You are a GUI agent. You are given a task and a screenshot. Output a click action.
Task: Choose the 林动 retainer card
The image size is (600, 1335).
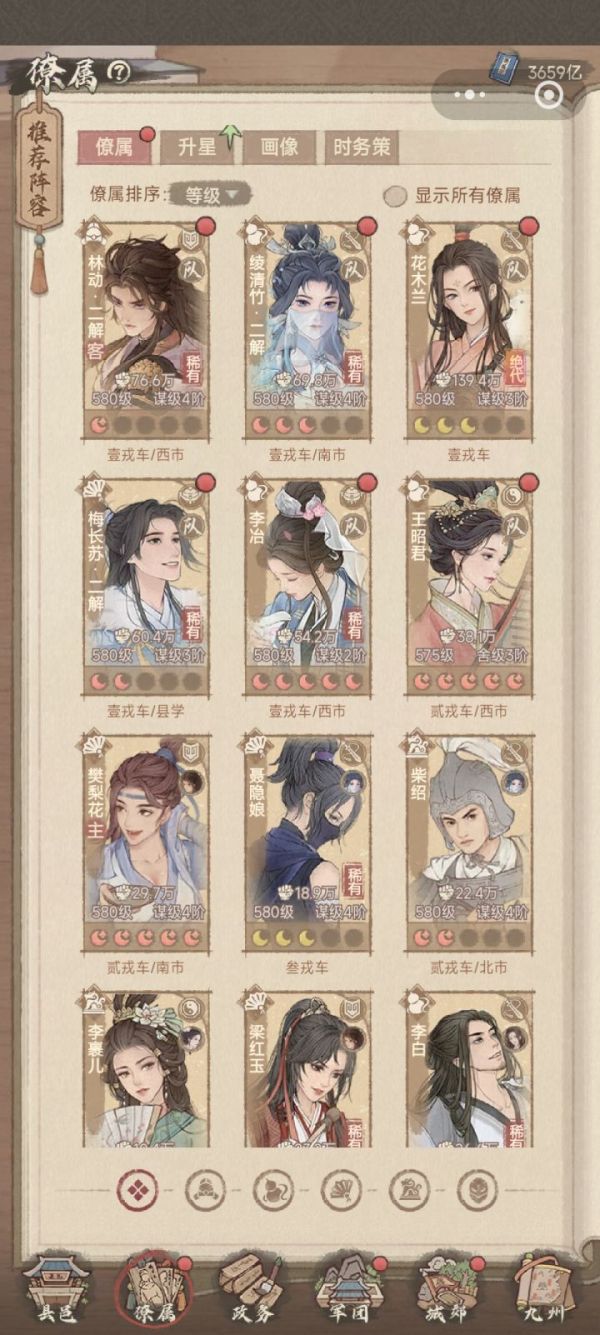[147, 327]
